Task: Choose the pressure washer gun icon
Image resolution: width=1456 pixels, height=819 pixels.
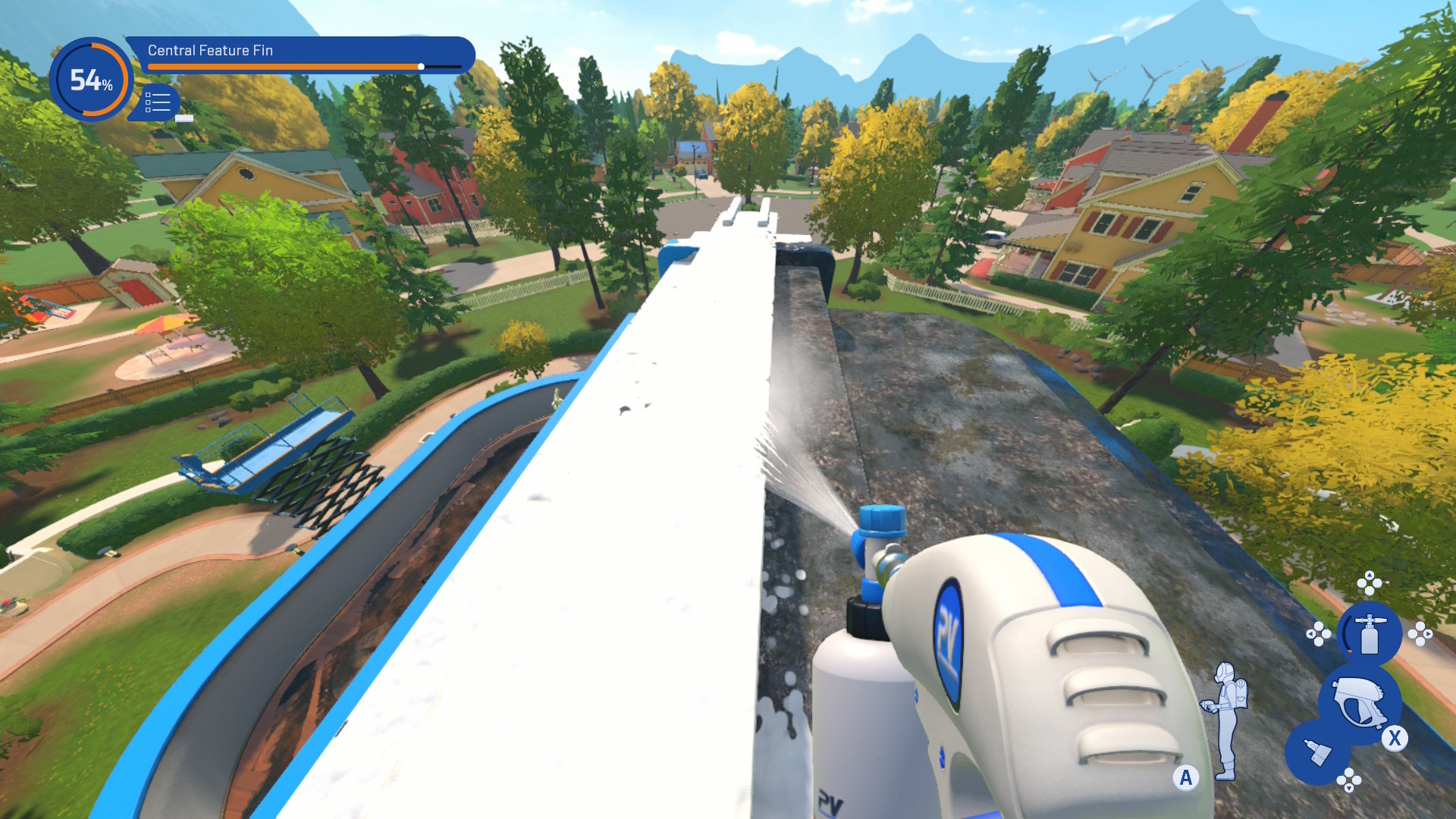Action: [1358, 701]
